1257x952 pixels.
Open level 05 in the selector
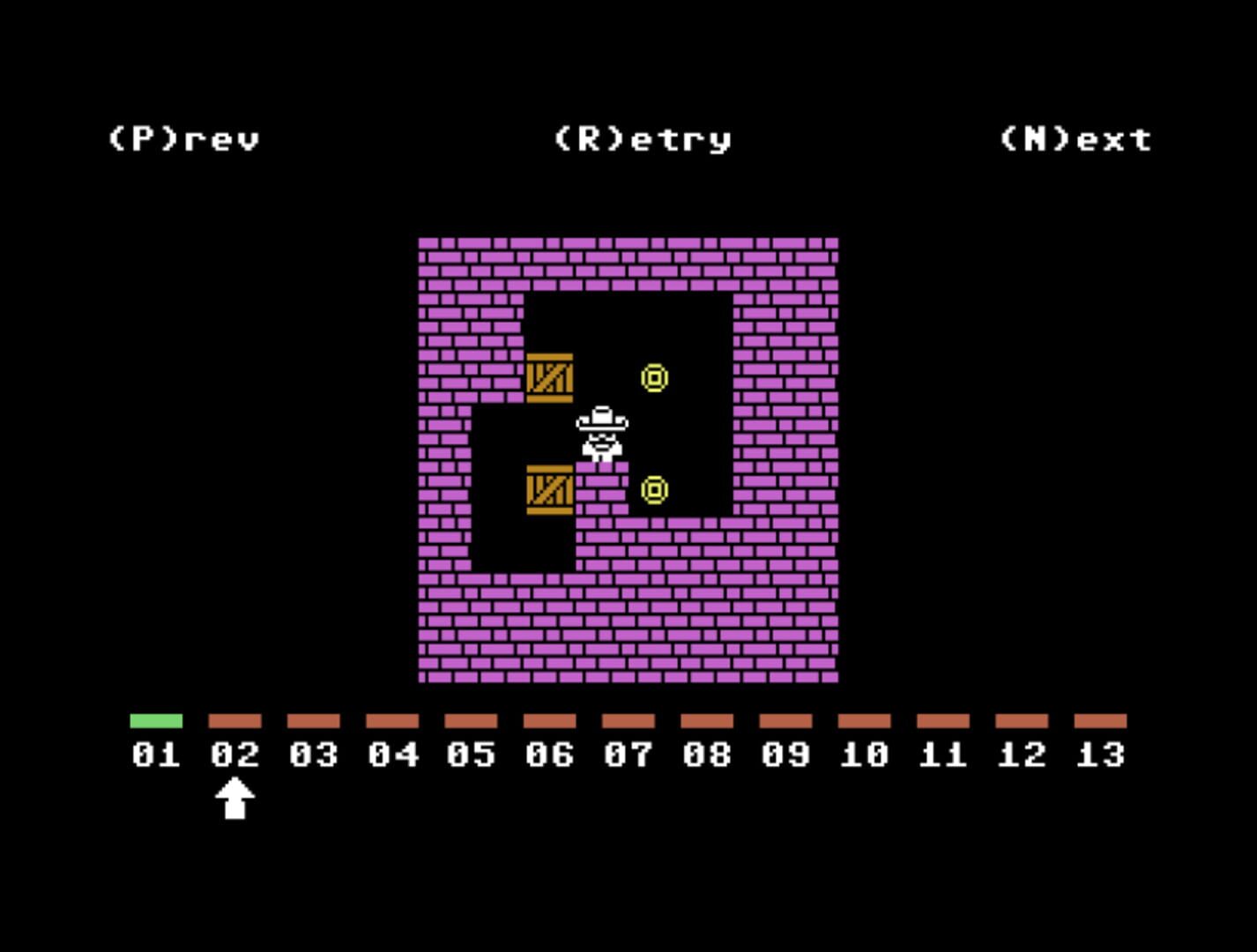[470, 754]
